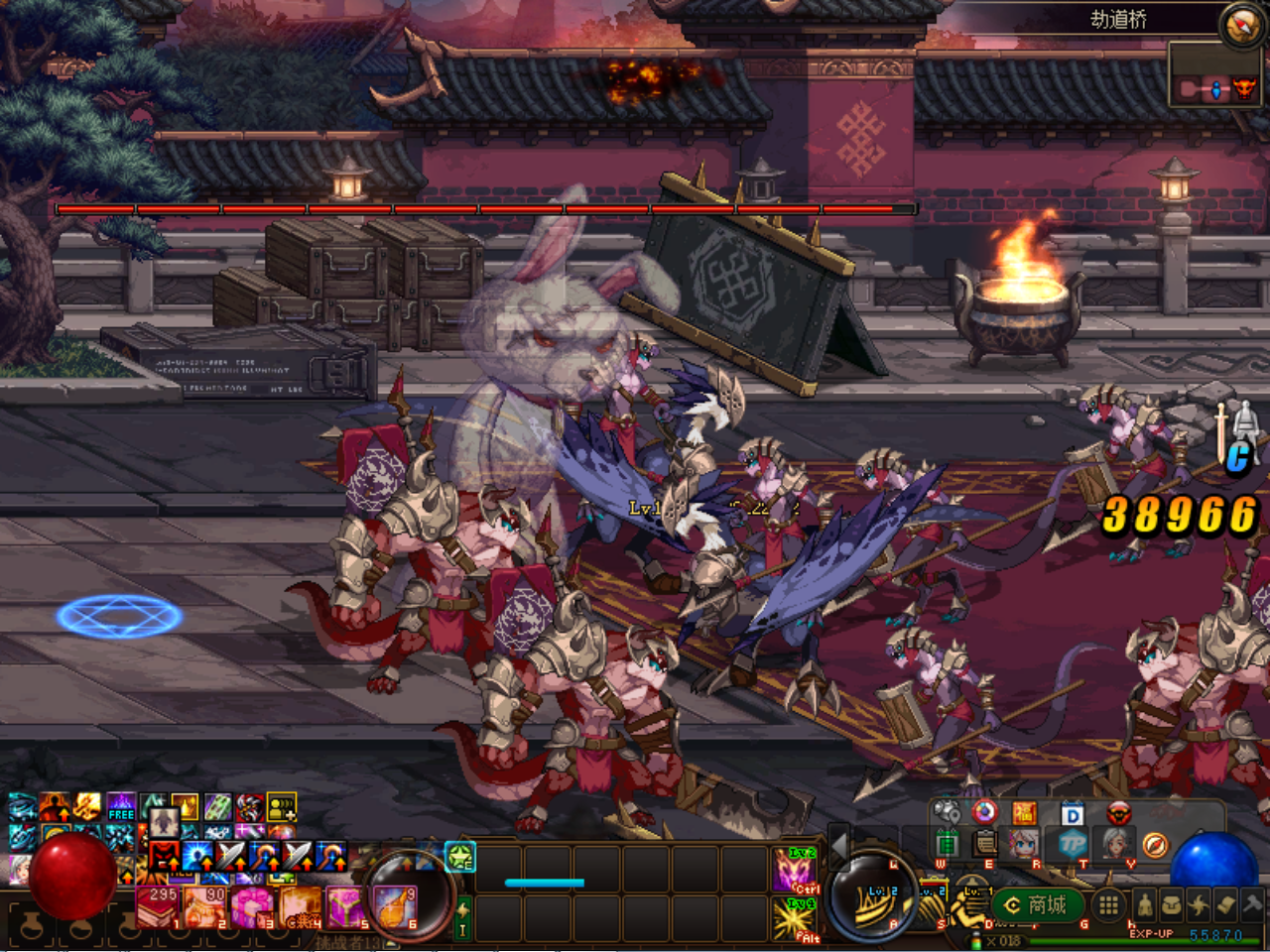Open the quest clipboard icon bound to E
Image resolution: width=1270 pixels, height=952 pixels.
click(985, 844)
